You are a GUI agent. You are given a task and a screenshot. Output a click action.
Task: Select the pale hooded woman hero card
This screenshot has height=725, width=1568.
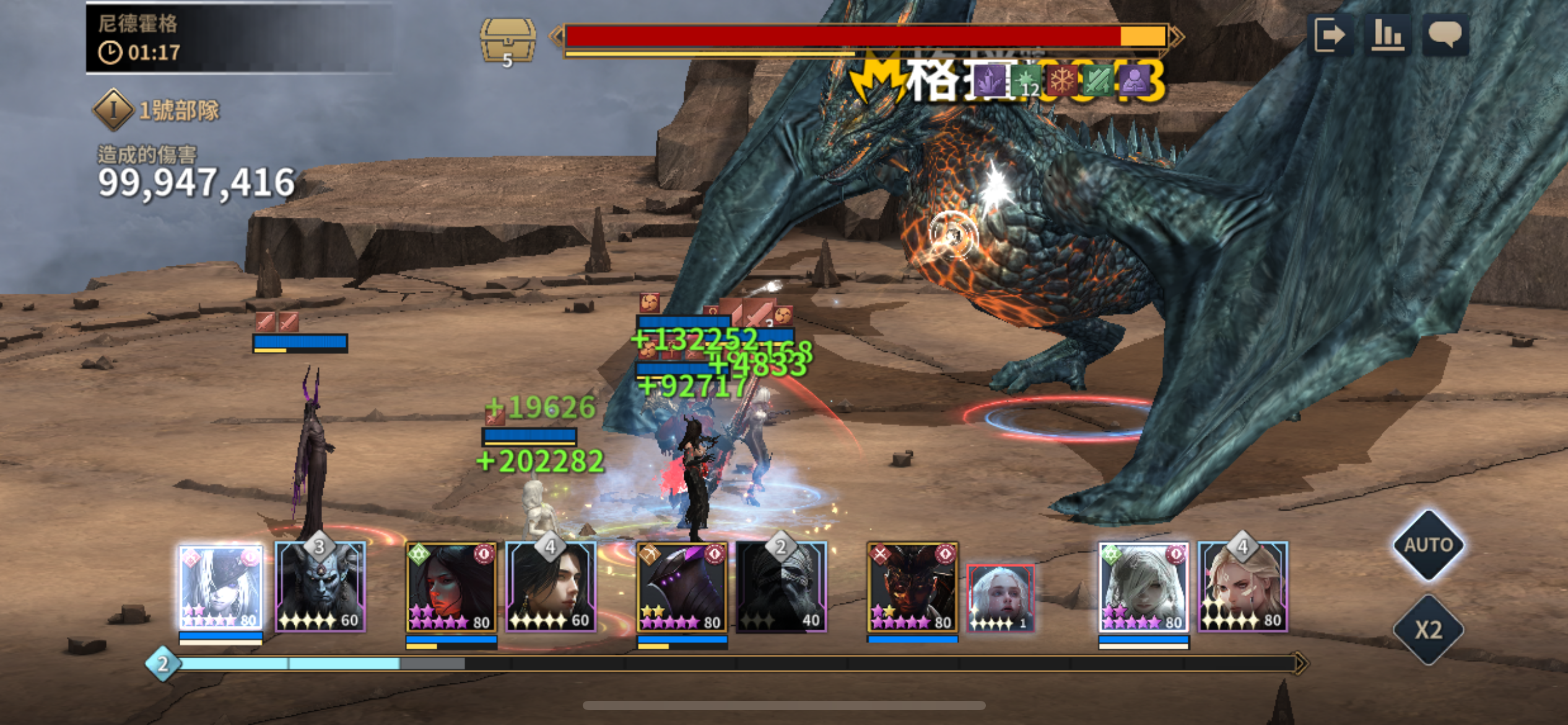[x=1143, y=587]
